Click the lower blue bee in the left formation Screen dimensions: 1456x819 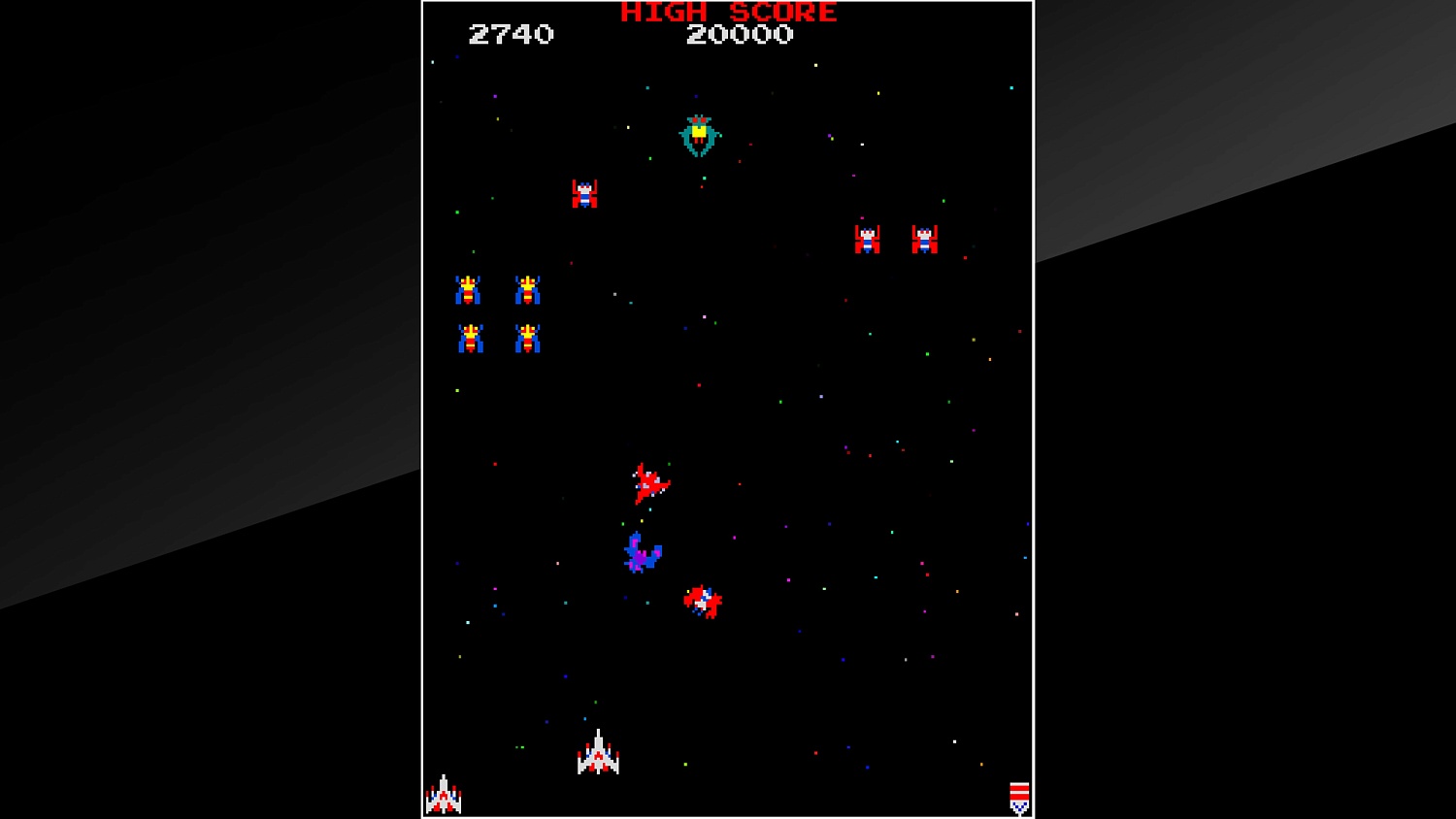(469, 340)
